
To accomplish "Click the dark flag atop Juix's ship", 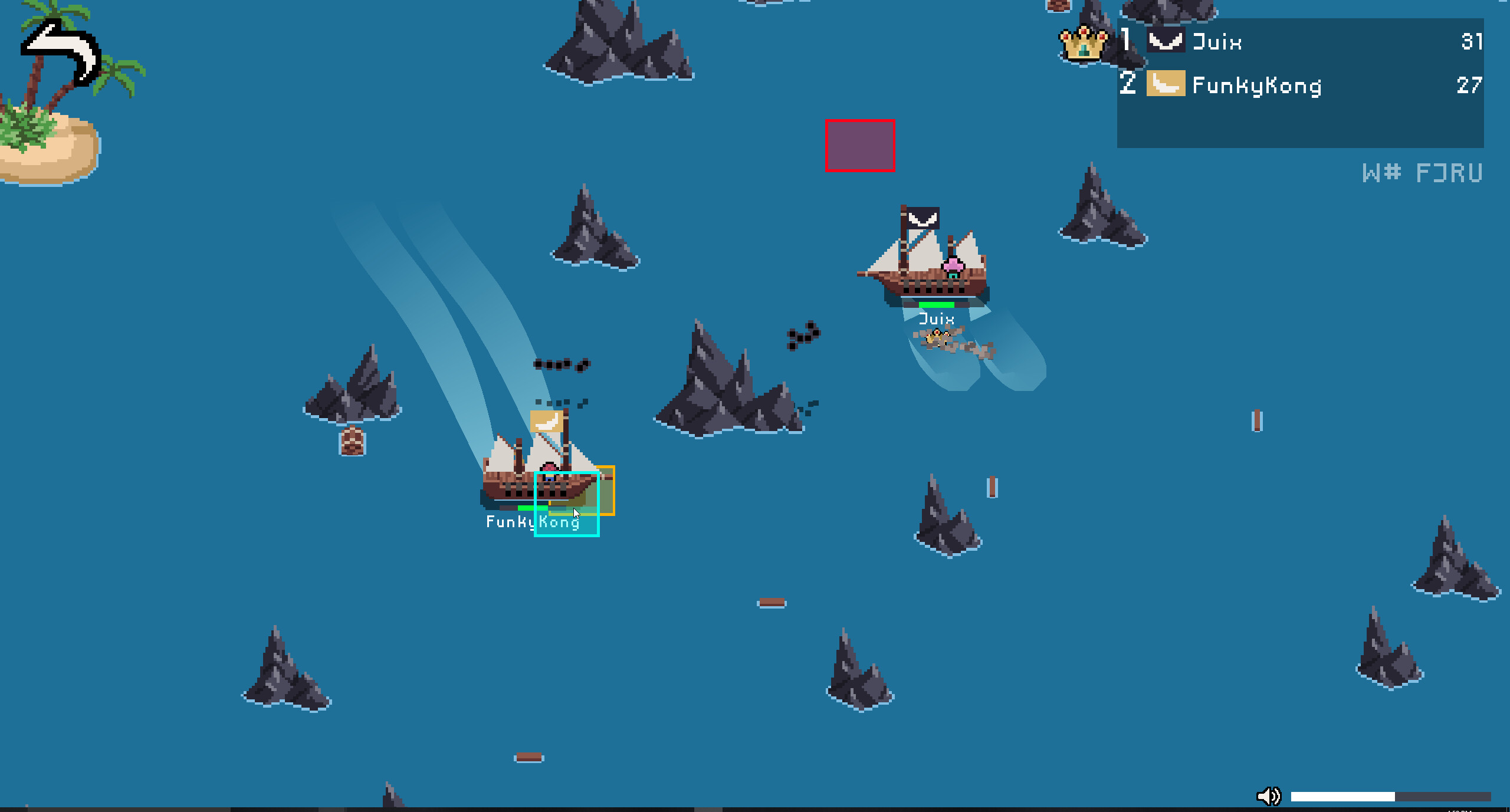I will (924, 218).
